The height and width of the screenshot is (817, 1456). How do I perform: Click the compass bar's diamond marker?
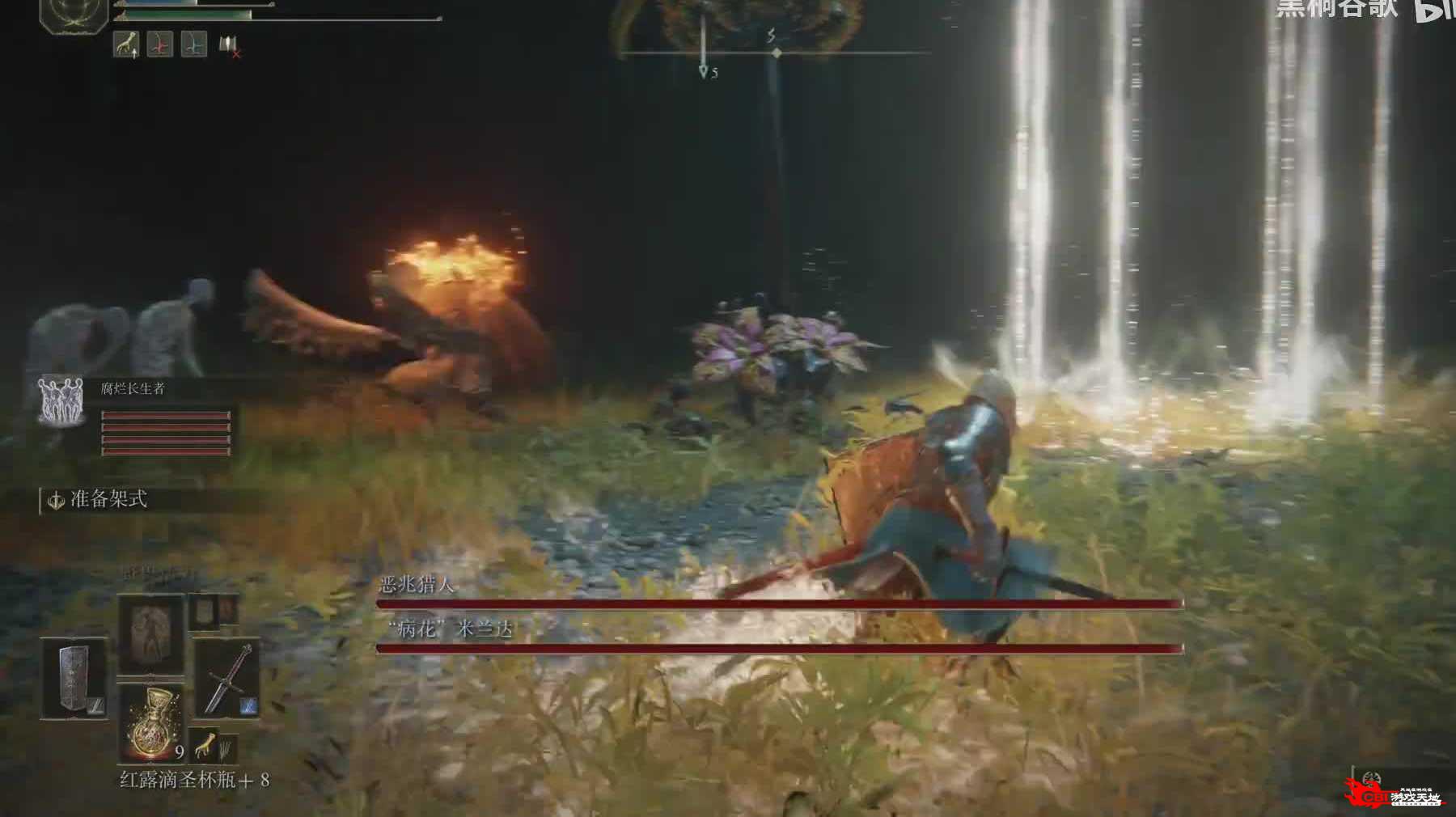[777, 53]
